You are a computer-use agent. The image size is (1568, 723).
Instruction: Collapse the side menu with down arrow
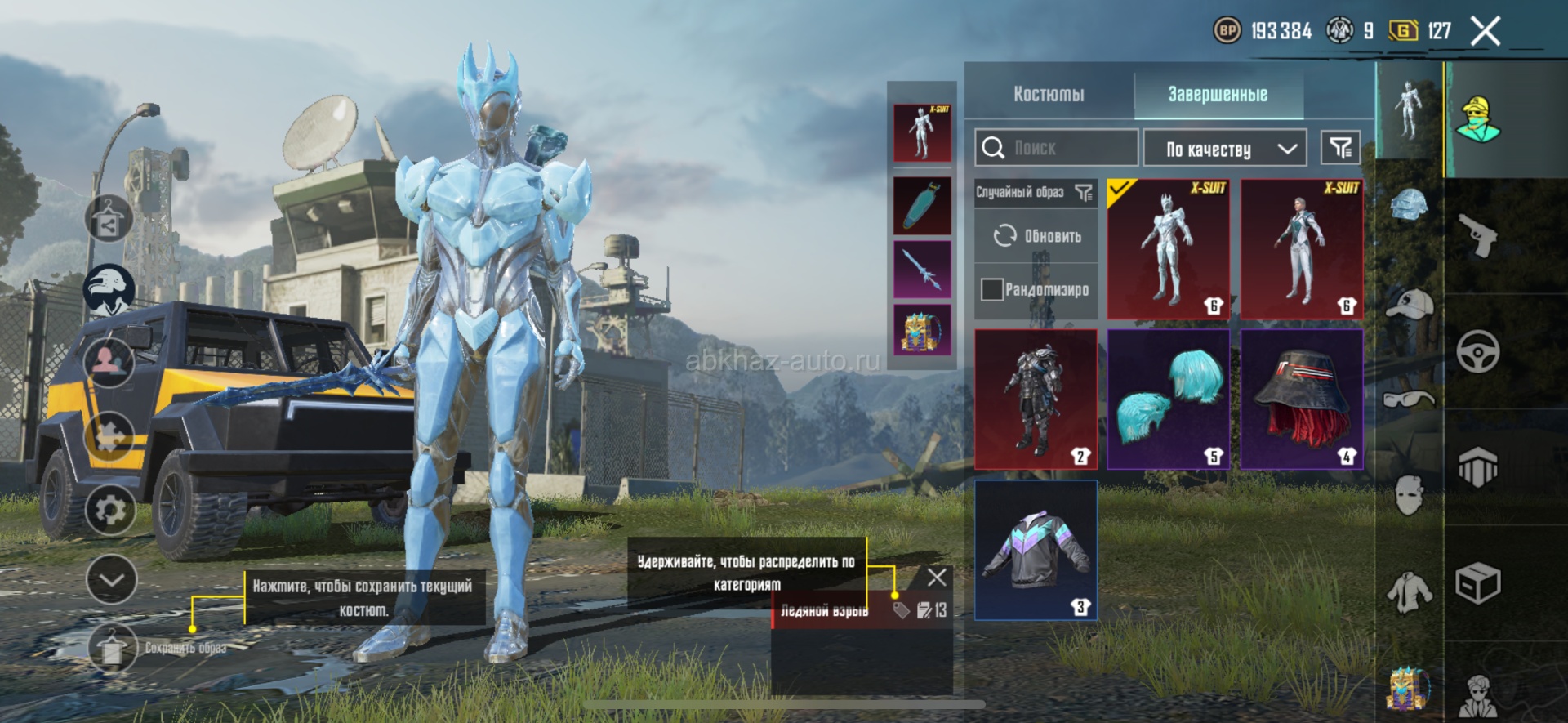(111, 580)
